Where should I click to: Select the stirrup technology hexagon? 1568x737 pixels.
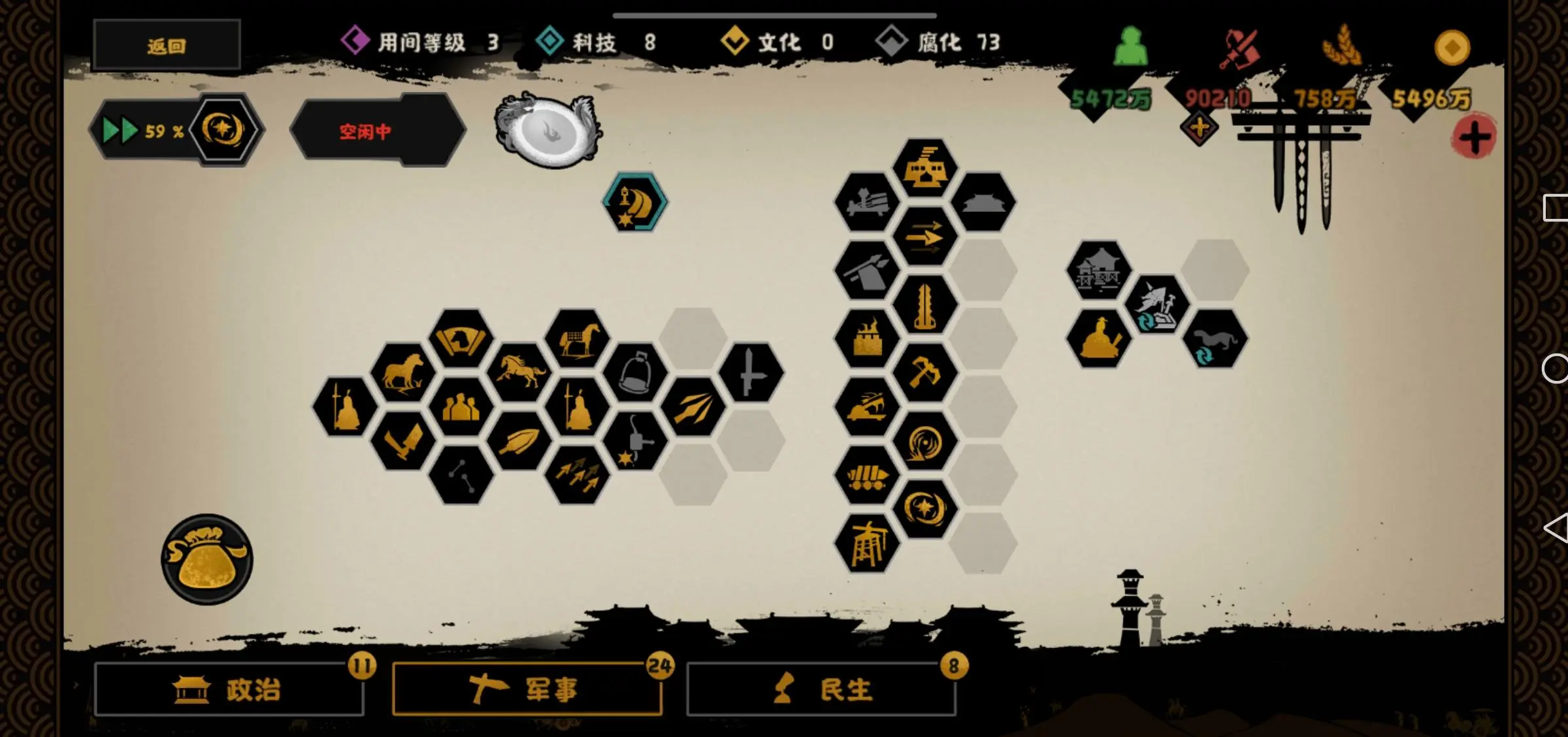(x=635, y=374)
